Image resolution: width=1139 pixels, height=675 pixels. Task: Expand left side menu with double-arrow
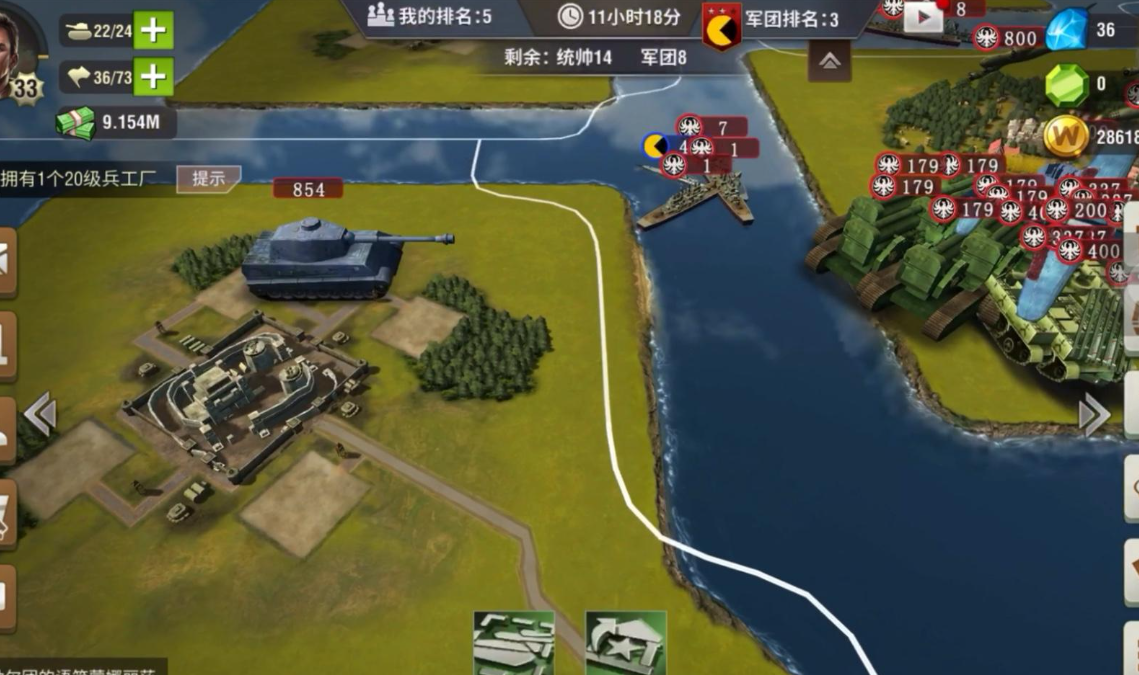click(x=40, y=413)
